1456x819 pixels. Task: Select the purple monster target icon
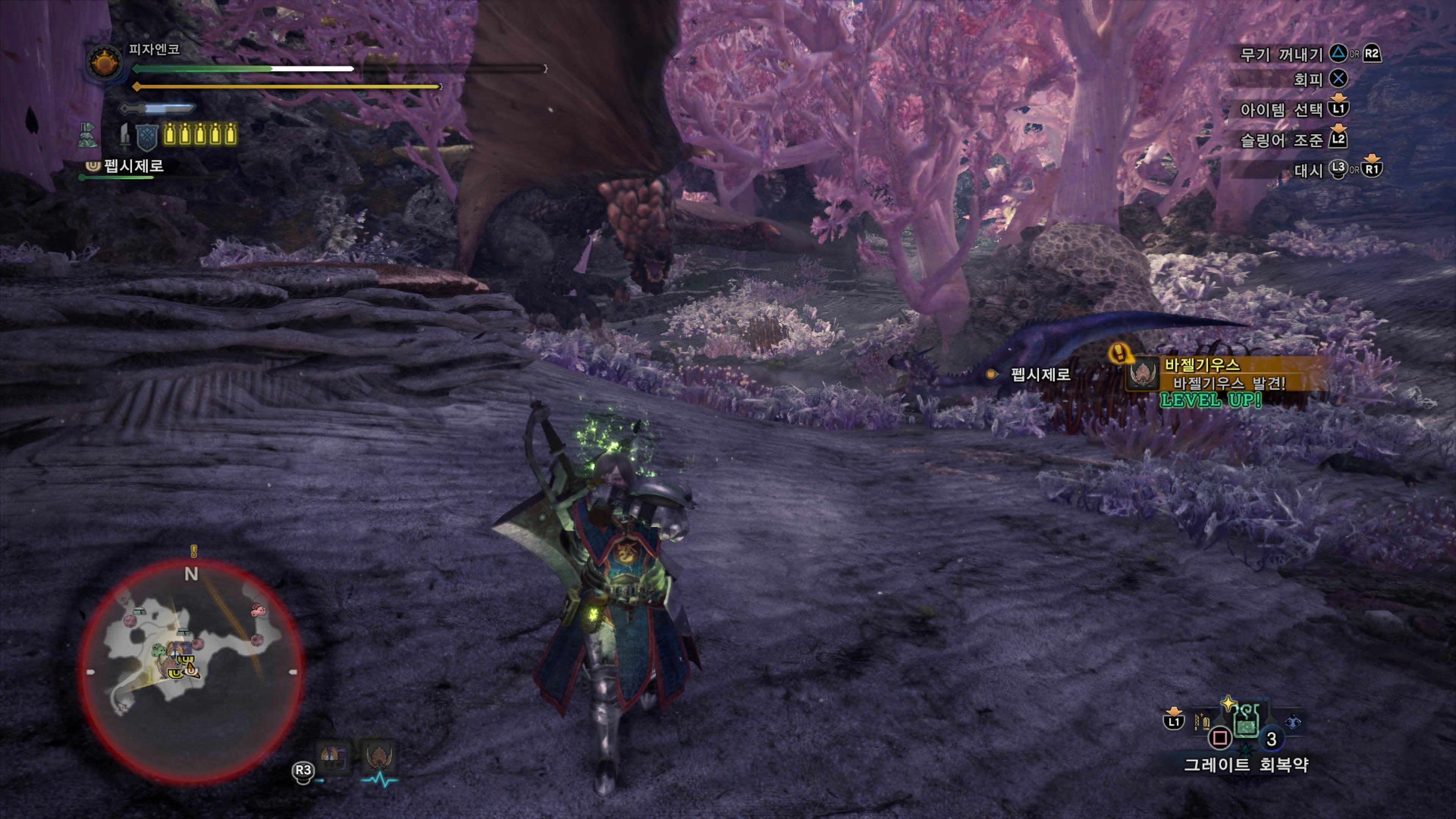pyautogui.click(x=334, y=757)
